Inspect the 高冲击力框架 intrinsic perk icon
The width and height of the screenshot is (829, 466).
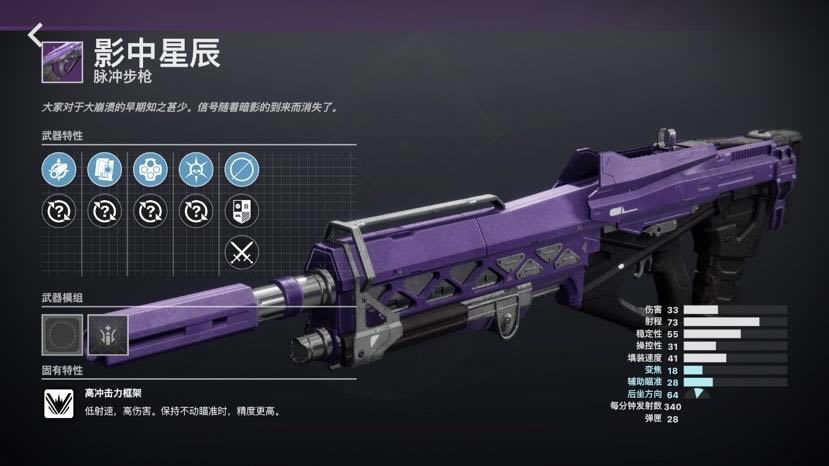click(x=60, y=403)
